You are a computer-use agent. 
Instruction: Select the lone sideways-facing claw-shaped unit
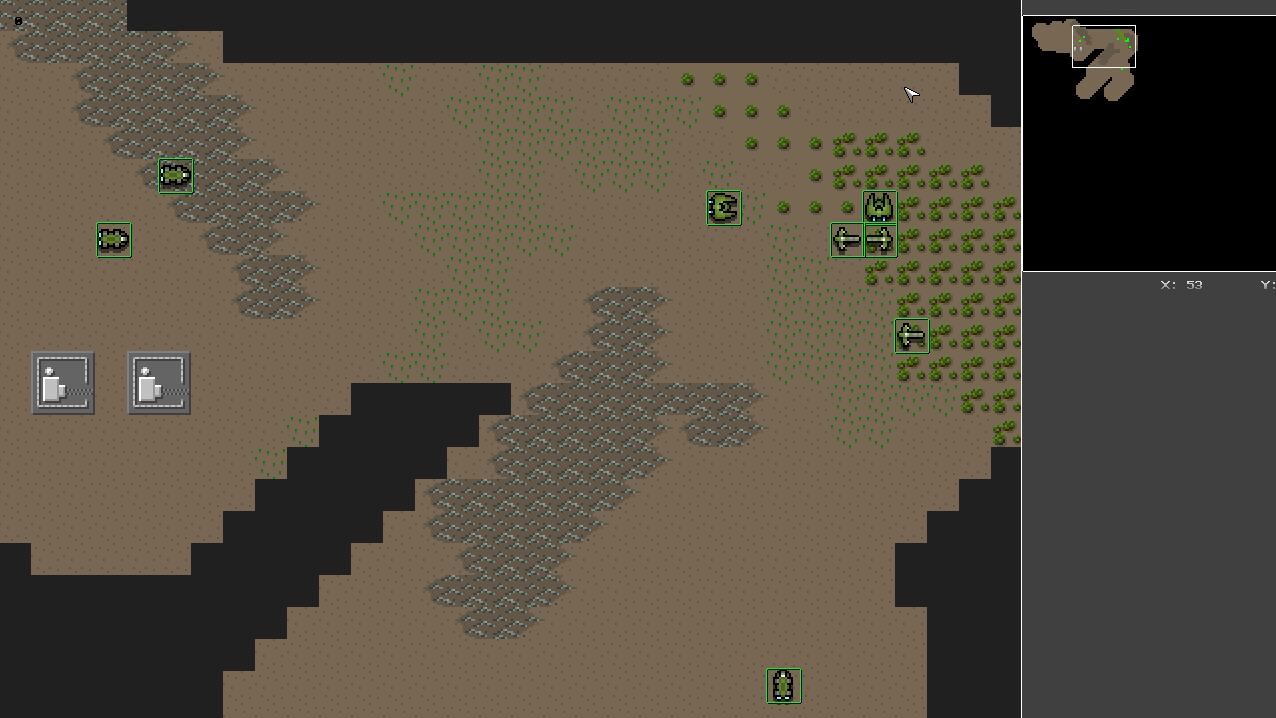[x=723, y=208]
